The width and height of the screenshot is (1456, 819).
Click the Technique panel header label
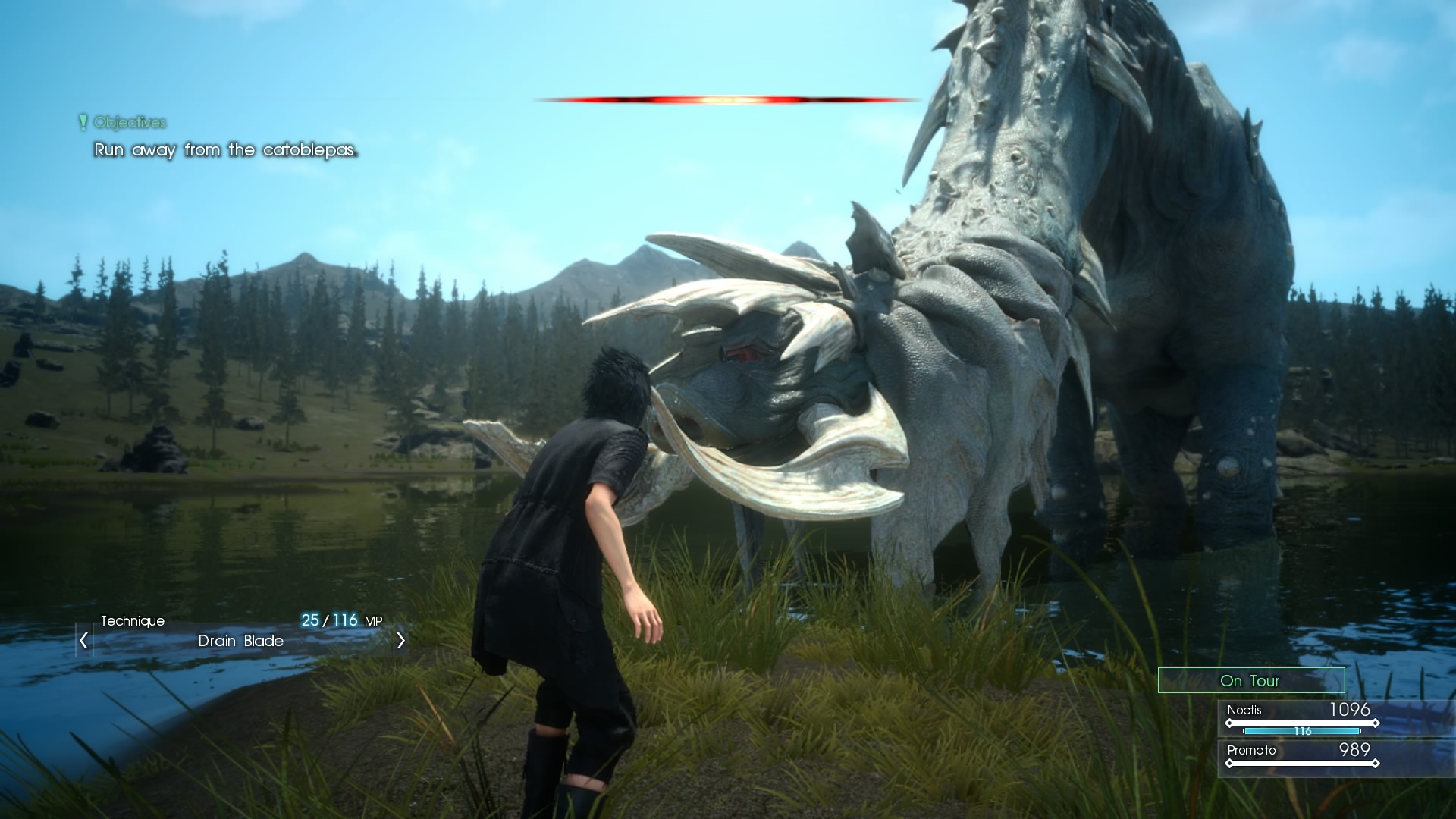pos(133,620)
